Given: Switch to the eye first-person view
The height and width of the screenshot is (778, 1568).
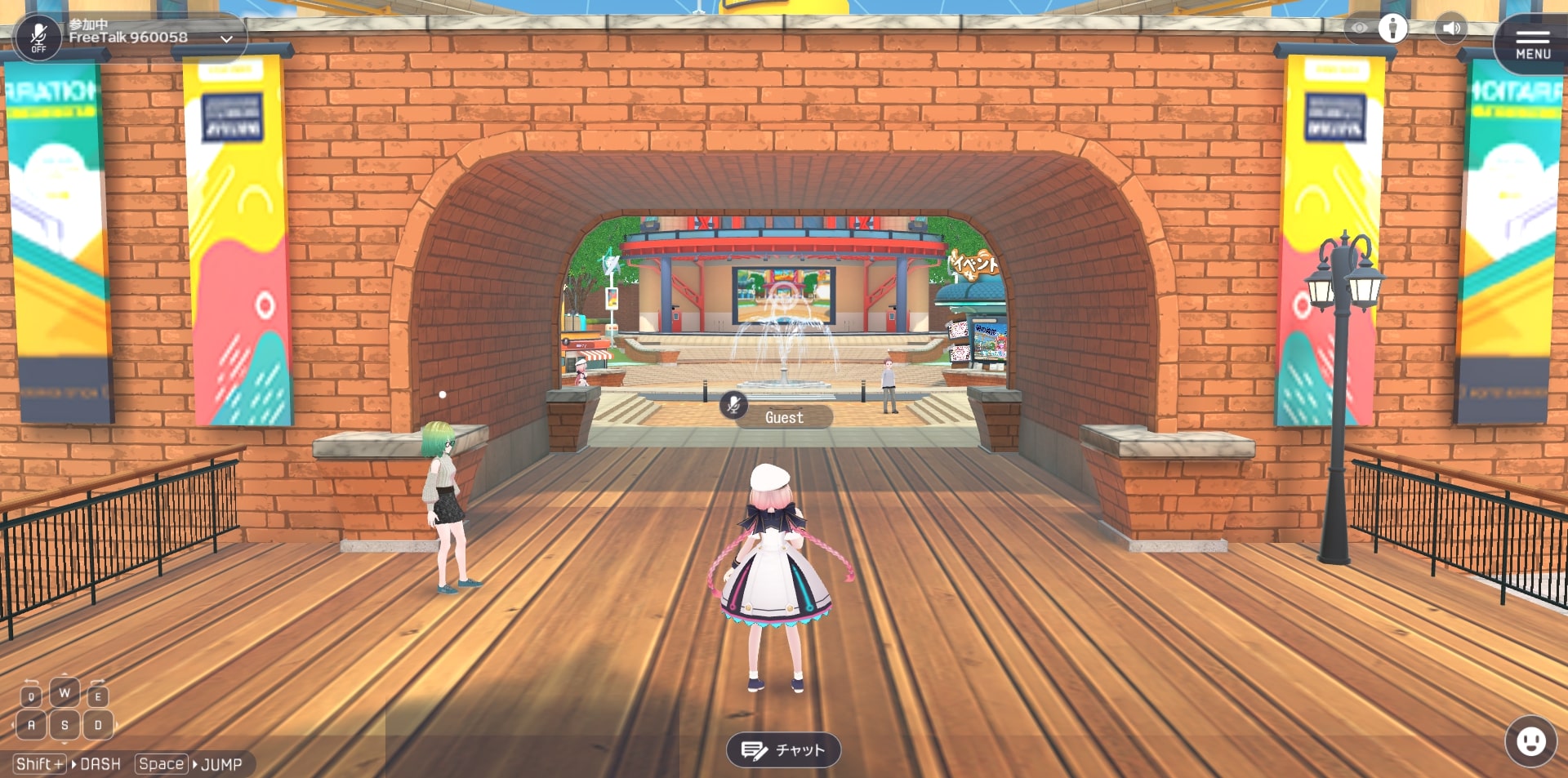Looking at the screenshot, I should [1359, 29].
